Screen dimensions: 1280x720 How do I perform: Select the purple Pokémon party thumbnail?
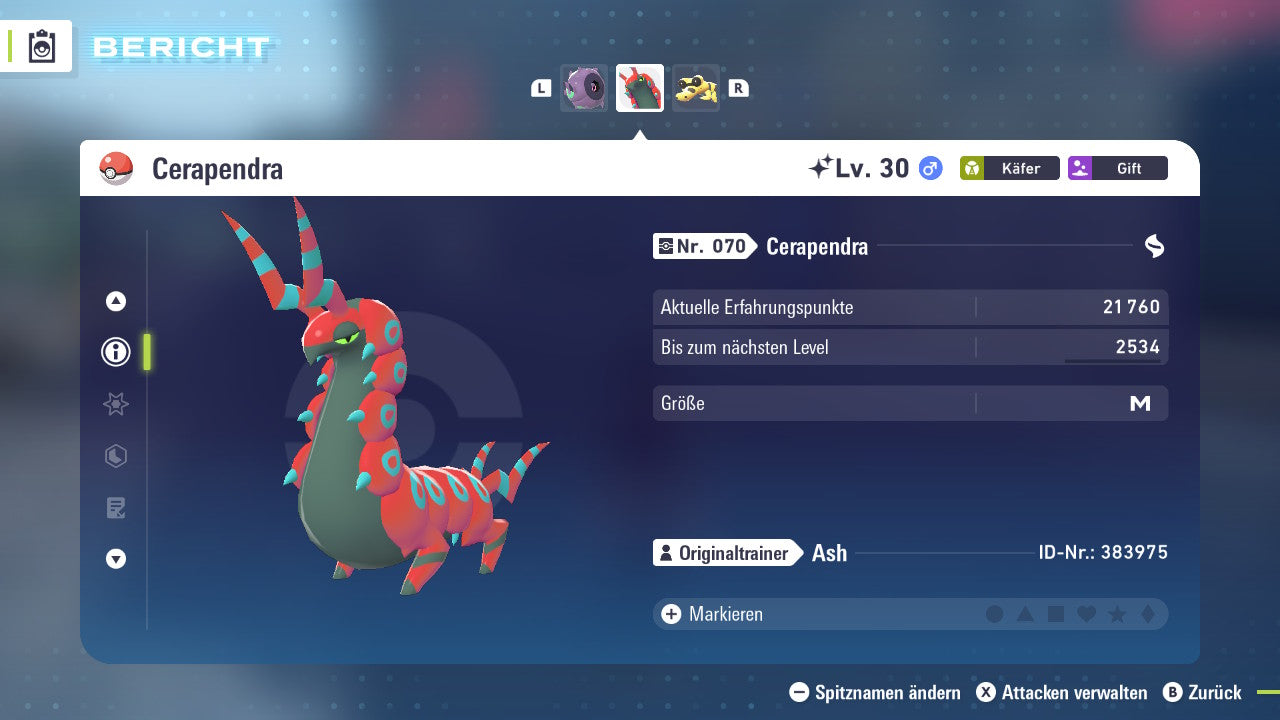point(583,88)
